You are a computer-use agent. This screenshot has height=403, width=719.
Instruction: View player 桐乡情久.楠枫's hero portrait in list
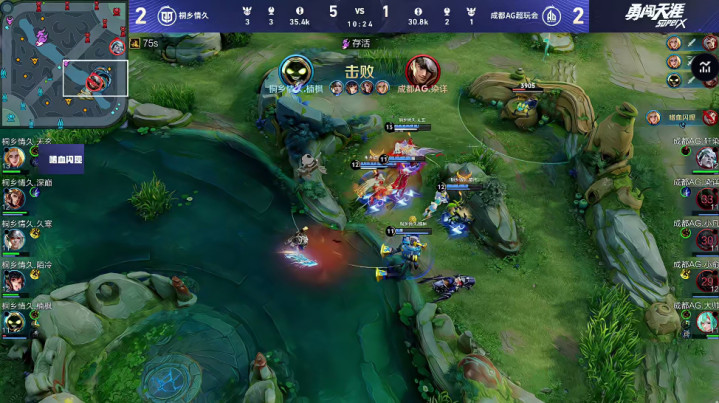click(x=13, y=322)
